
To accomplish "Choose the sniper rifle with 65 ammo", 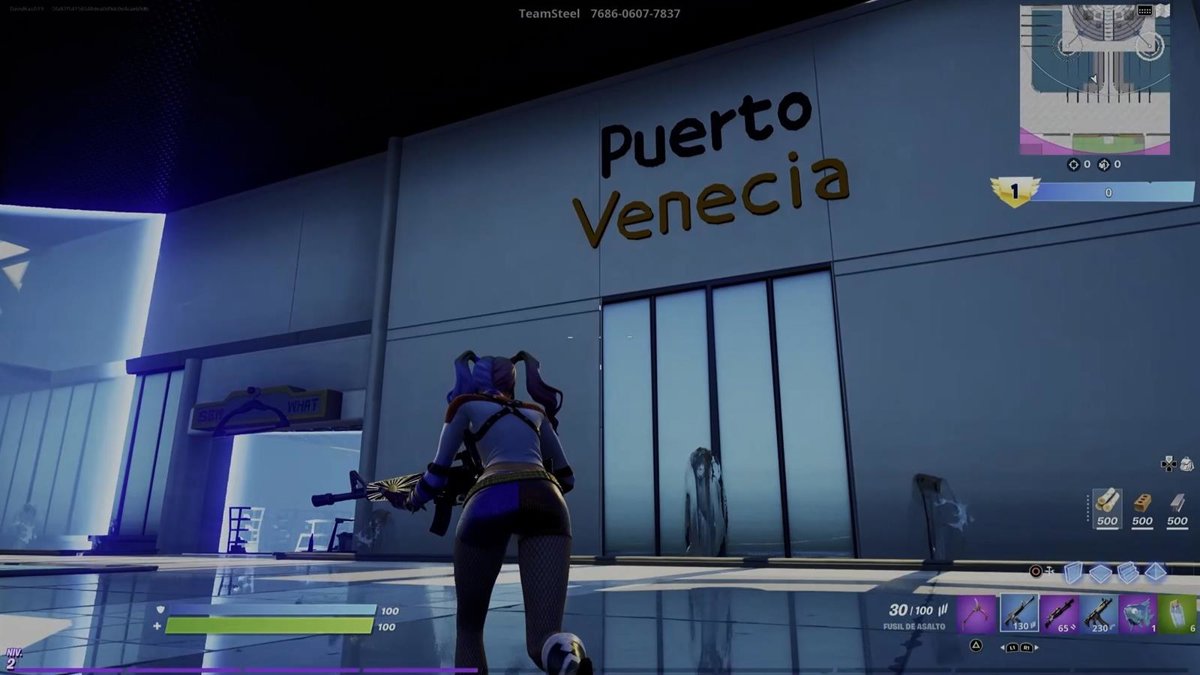I will 1058,613.
